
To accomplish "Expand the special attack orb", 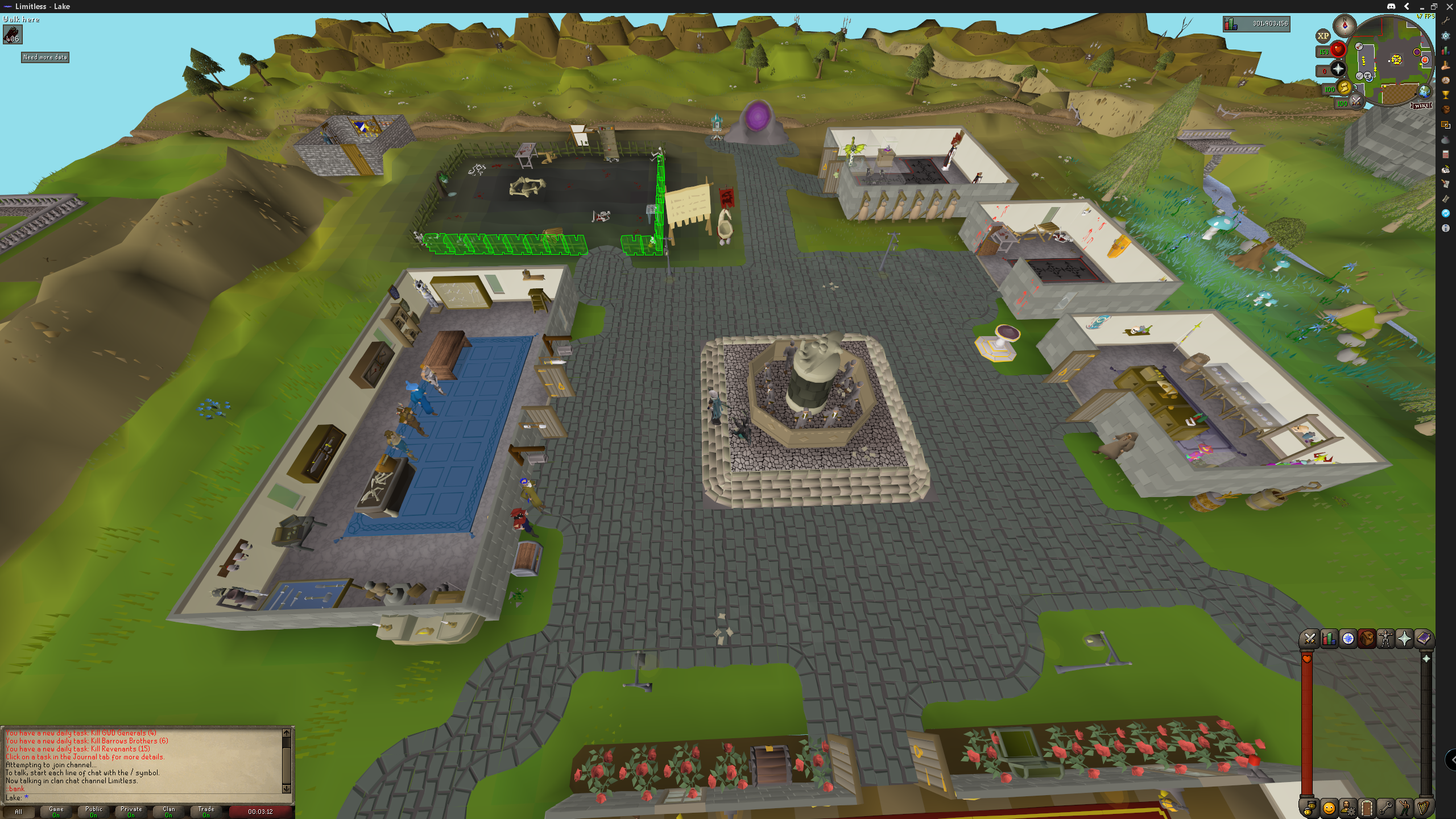I will coord(1356,104).
